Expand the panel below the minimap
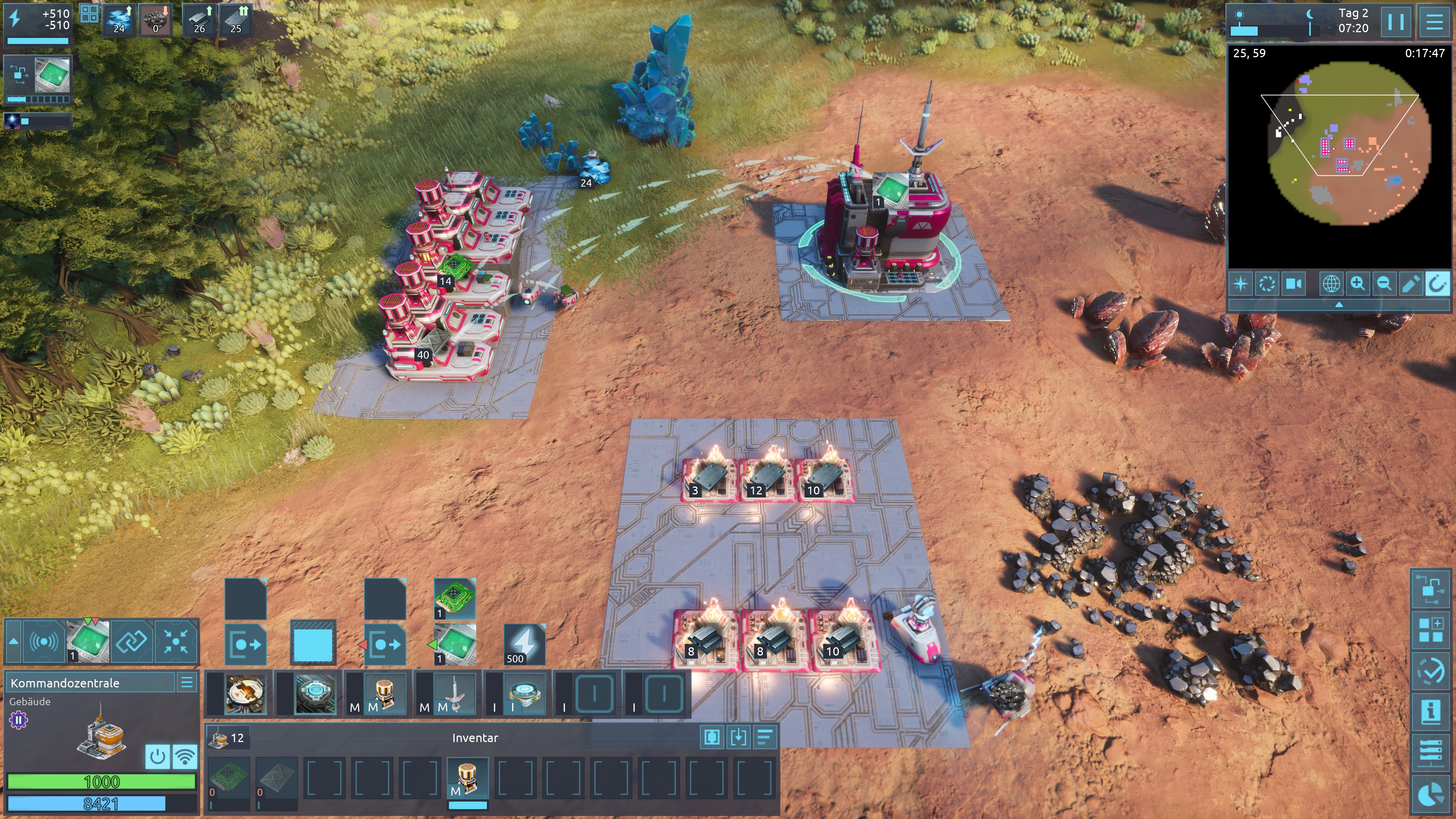 1338,304
